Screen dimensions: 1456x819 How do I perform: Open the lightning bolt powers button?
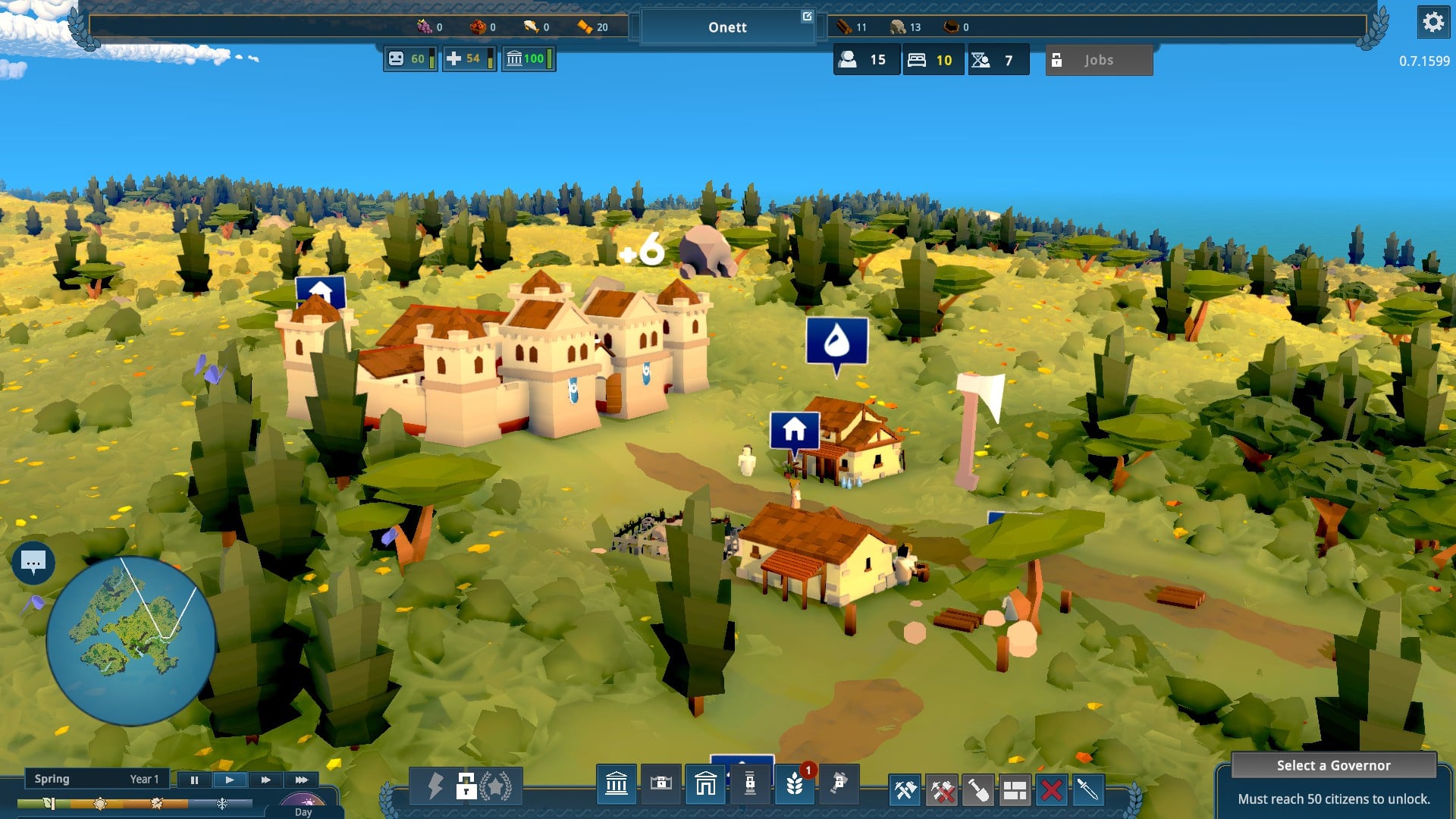click(435, 786)
